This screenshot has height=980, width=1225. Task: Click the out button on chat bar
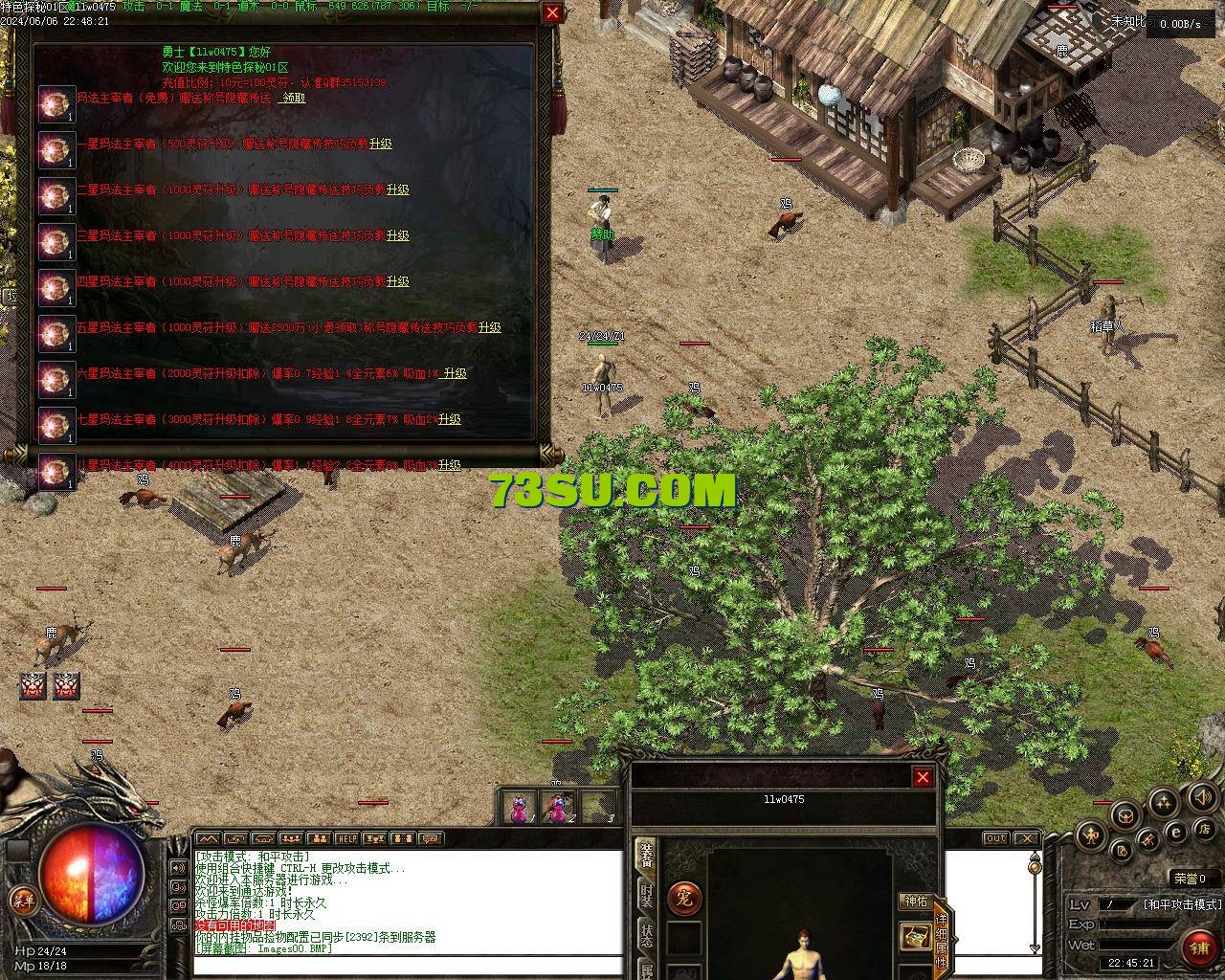pyautogui.click(x=996, y=838)
